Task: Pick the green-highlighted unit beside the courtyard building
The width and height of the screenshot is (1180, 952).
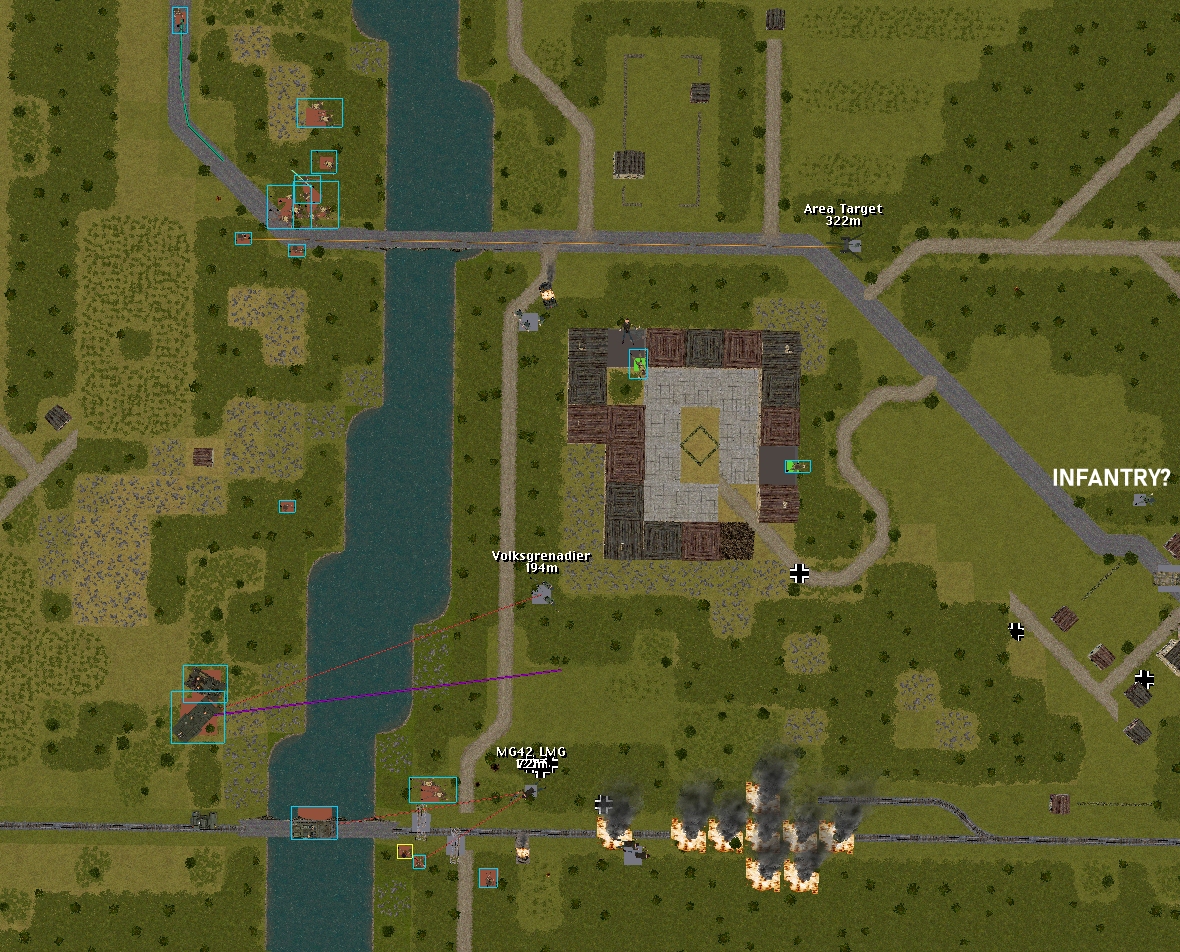Action: click(x=798, y=466)
